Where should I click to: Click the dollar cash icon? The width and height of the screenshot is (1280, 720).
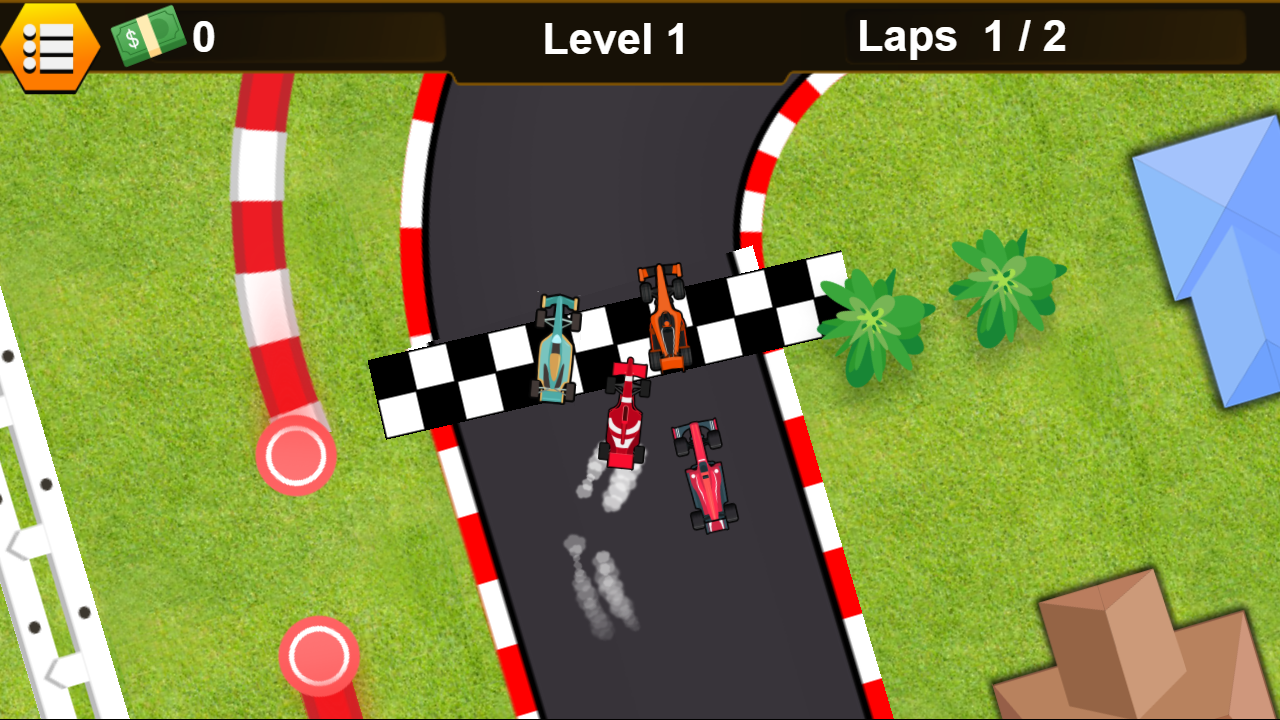148,36
